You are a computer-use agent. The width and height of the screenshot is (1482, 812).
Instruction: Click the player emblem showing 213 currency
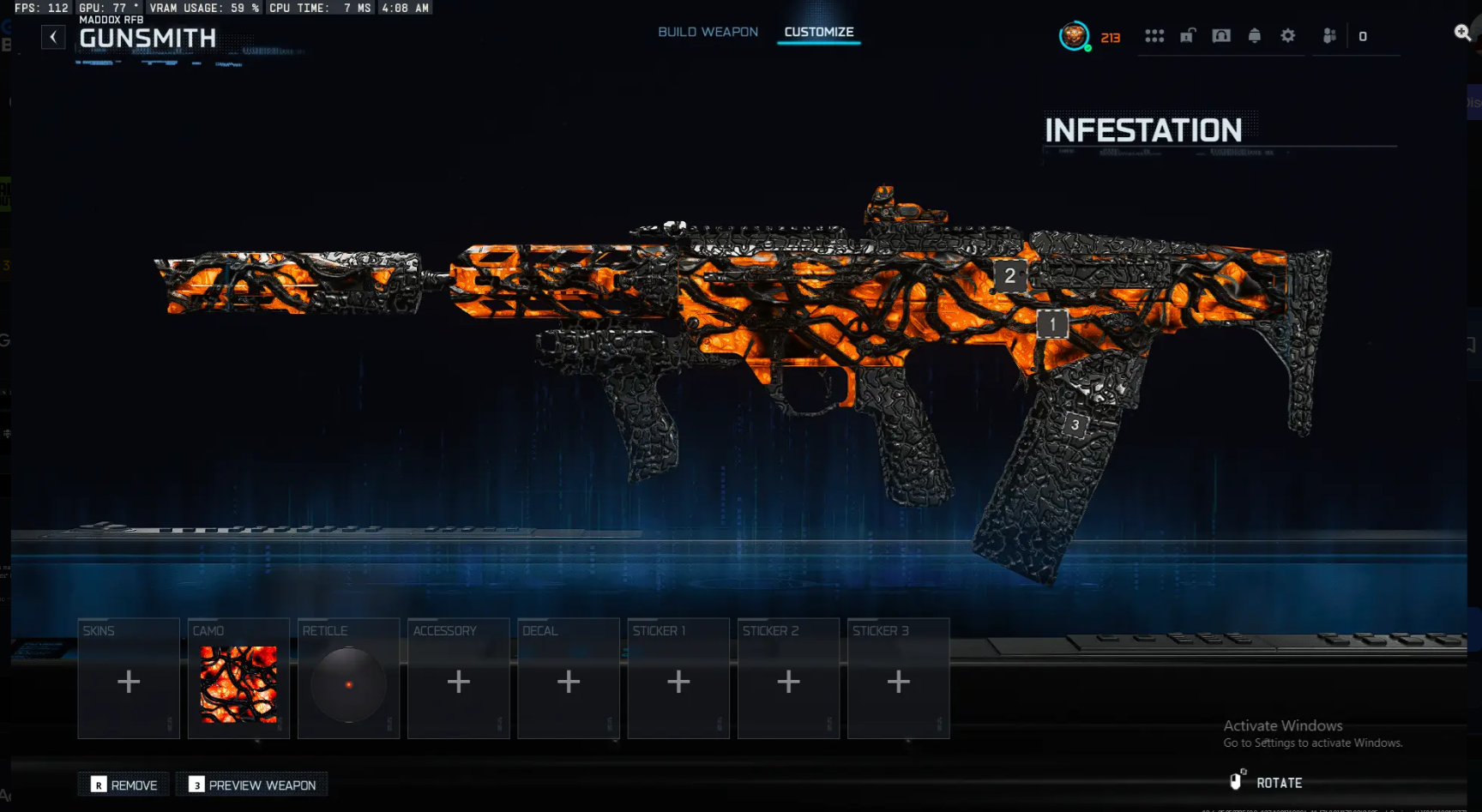1075,37
